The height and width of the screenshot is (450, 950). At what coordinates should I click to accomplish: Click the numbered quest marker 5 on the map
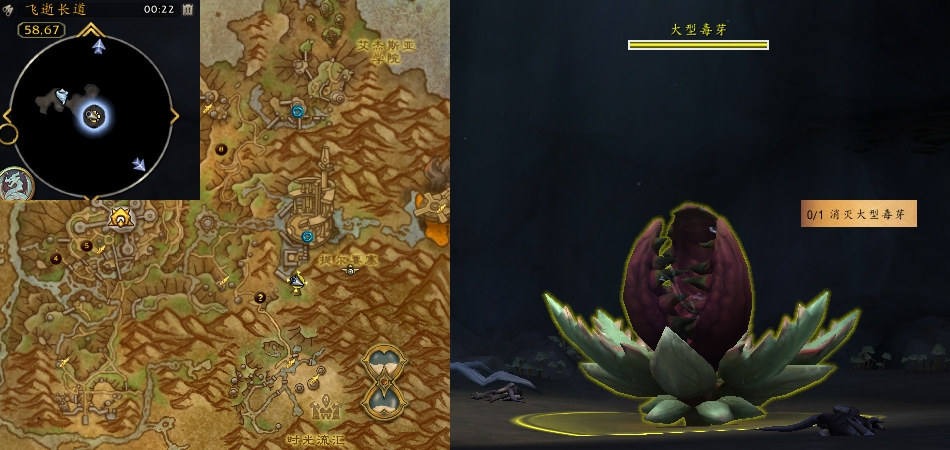(x=86, y=246)
